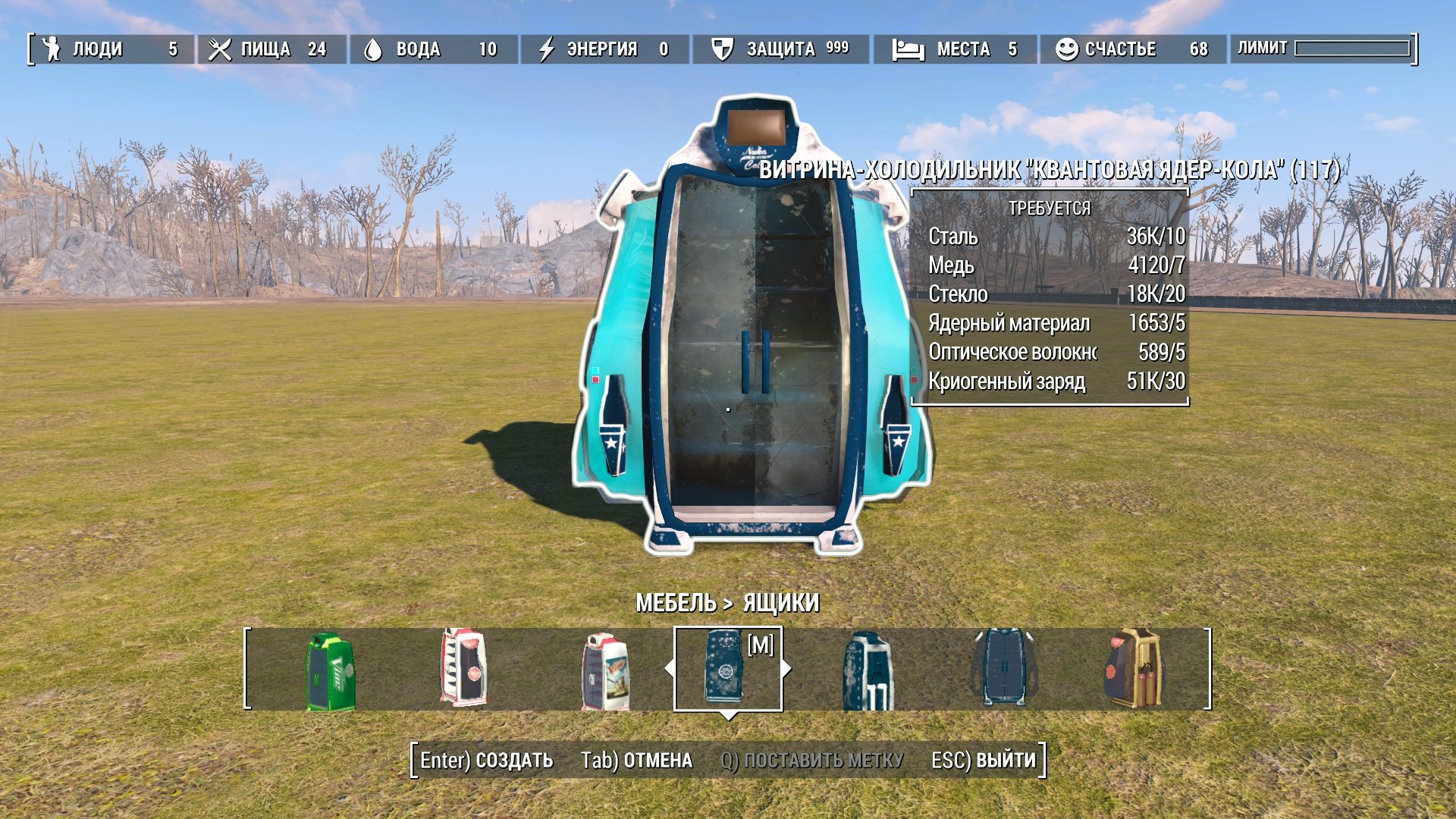Screen dimensions: 1456x819
Task: Build the item with СОЗДАТЬ
Action: point(487,761)
